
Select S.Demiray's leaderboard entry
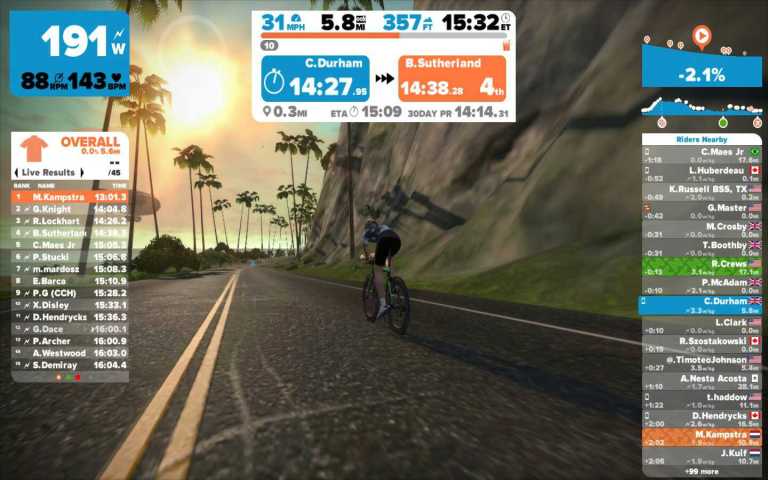click(x=70, y=365)
